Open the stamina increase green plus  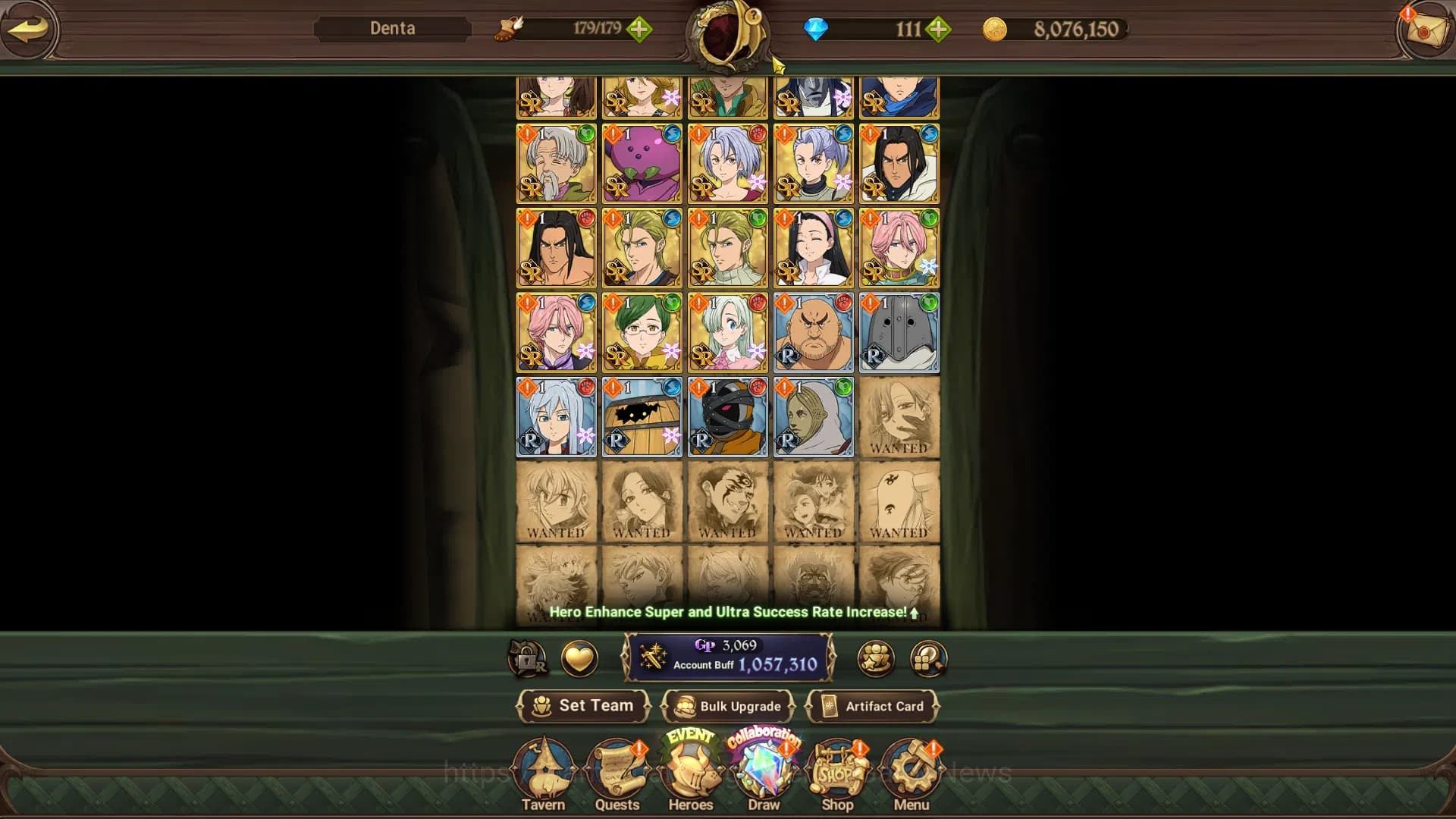click(641, 29)
